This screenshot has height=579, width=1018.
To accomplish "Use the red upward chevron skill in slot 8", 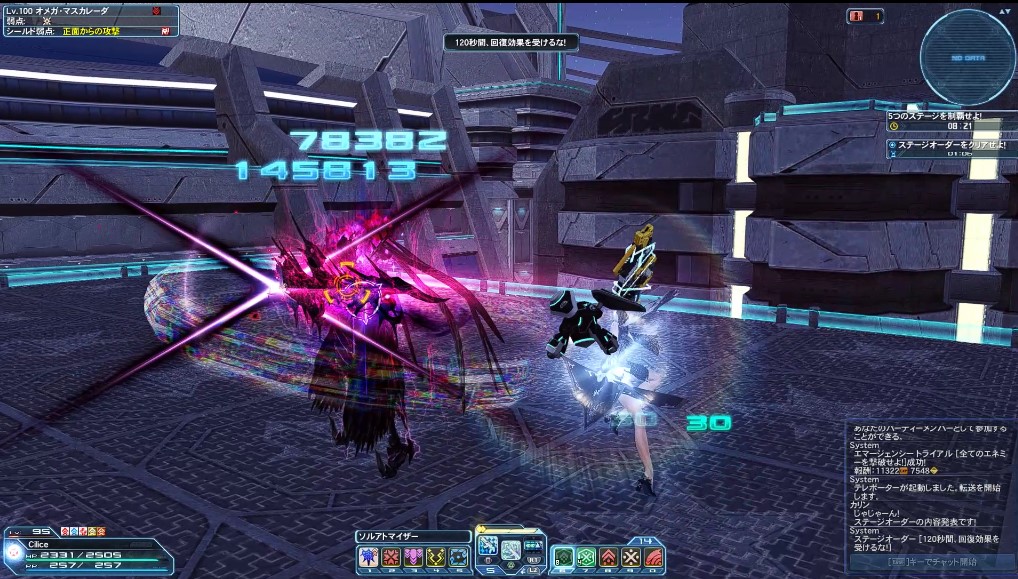I will (x=608, y=557).
